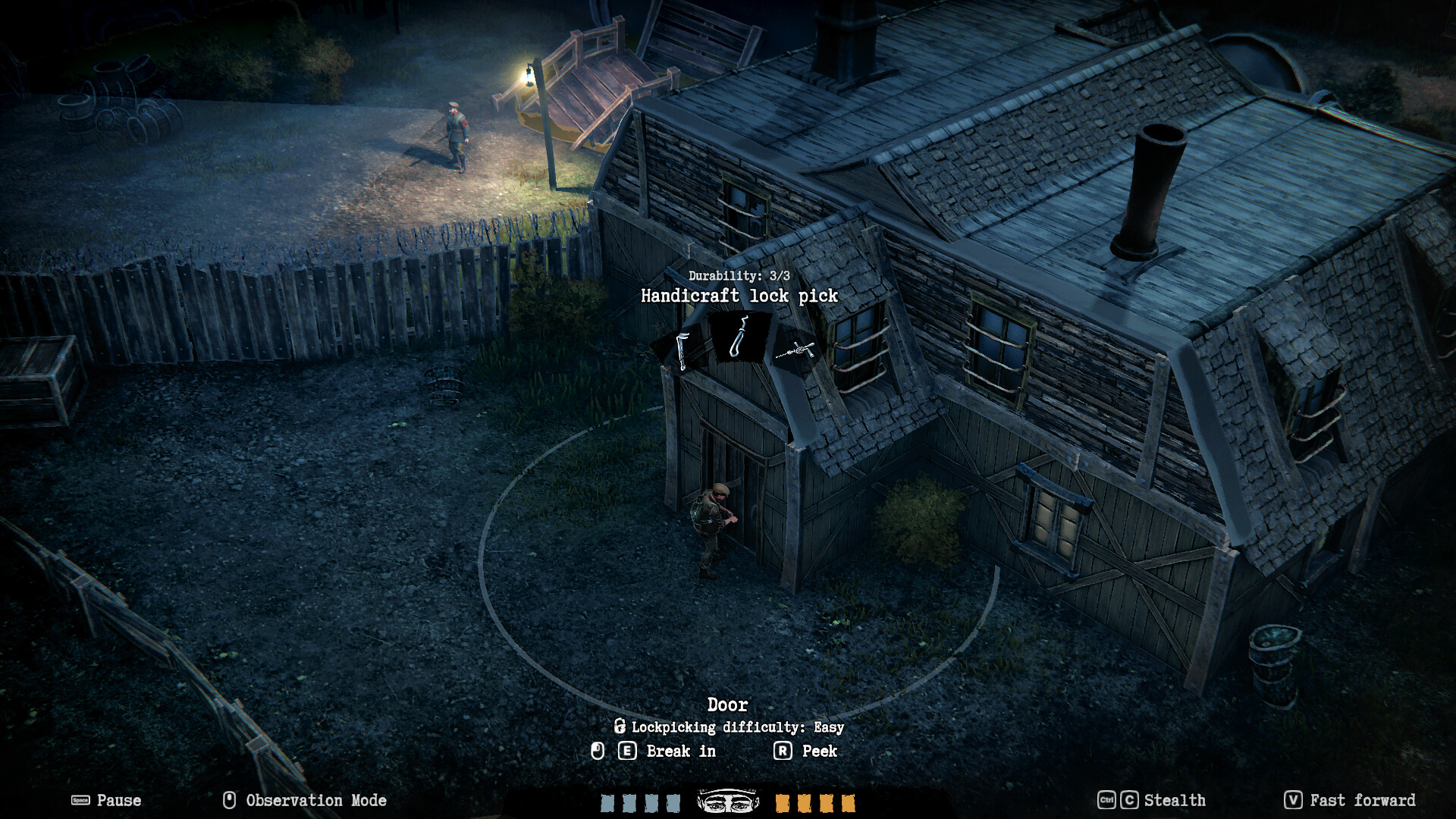The width and height of the screenshot is (1456, 819).
Task: Click the Break in door action
Action: [680, 751]
